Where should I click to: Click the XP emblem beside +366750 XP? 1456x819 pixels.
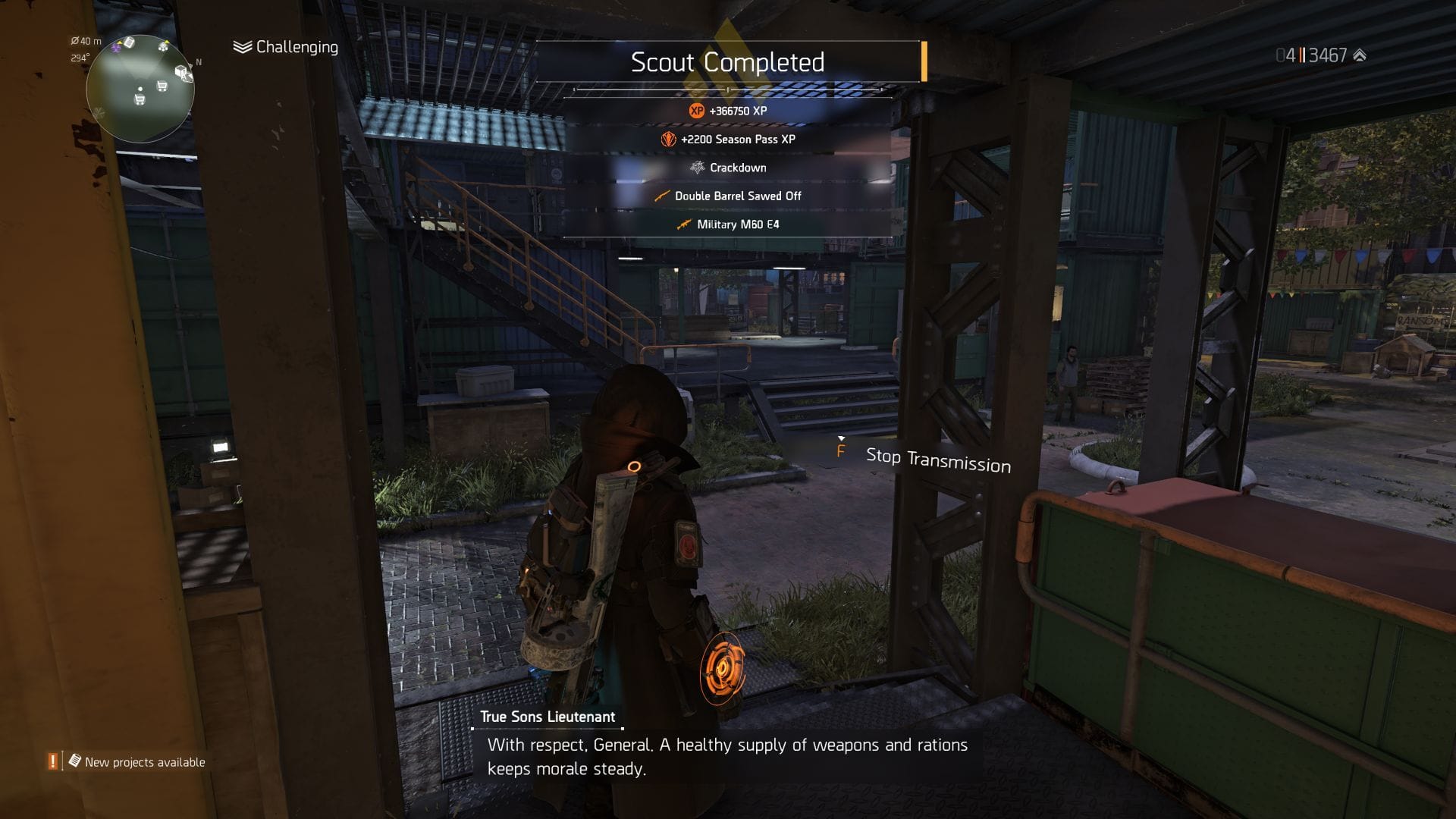[x=695, y=111]
